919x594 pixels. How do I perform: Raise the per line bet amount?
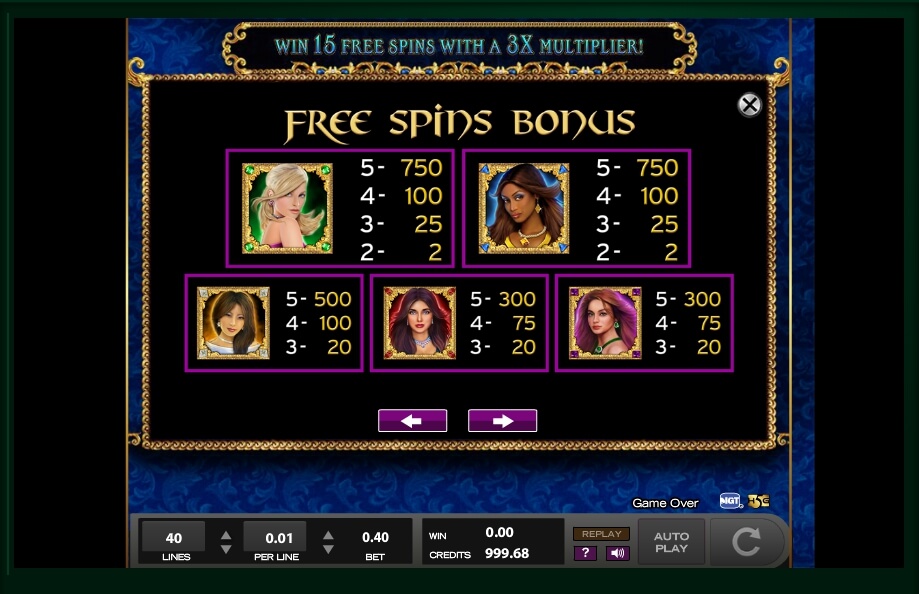(328, 534)
